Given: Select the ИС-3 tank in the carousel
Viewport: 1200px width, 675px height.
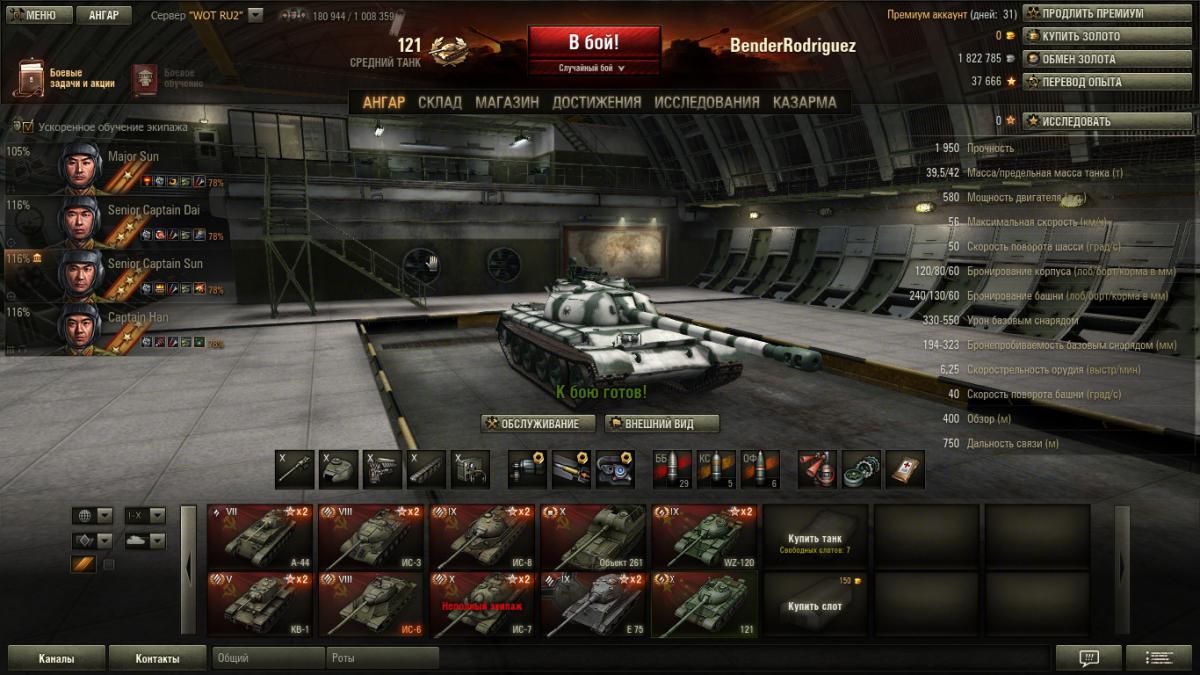Looking at the screenshot, I should coord(369,536).
